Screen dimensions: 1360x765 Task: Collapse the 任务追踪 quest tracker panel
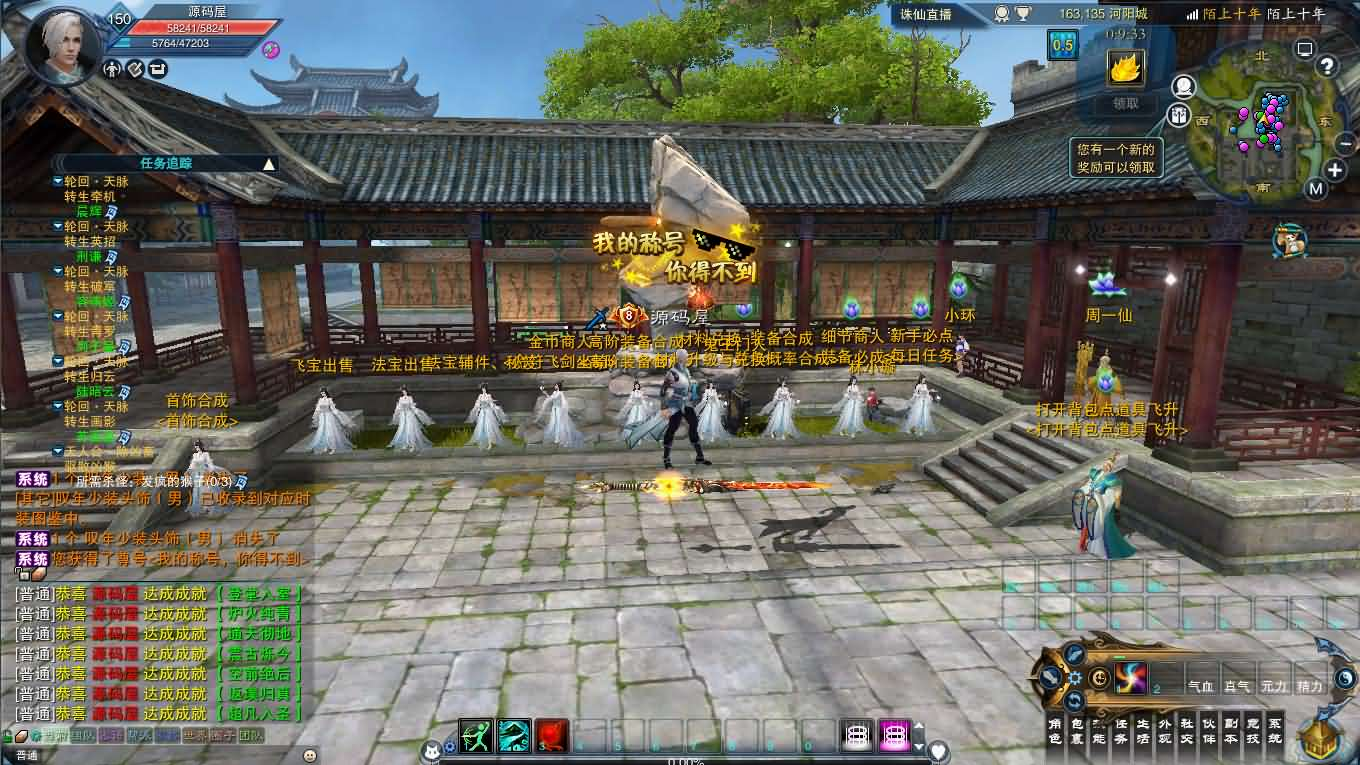(269, 163)
